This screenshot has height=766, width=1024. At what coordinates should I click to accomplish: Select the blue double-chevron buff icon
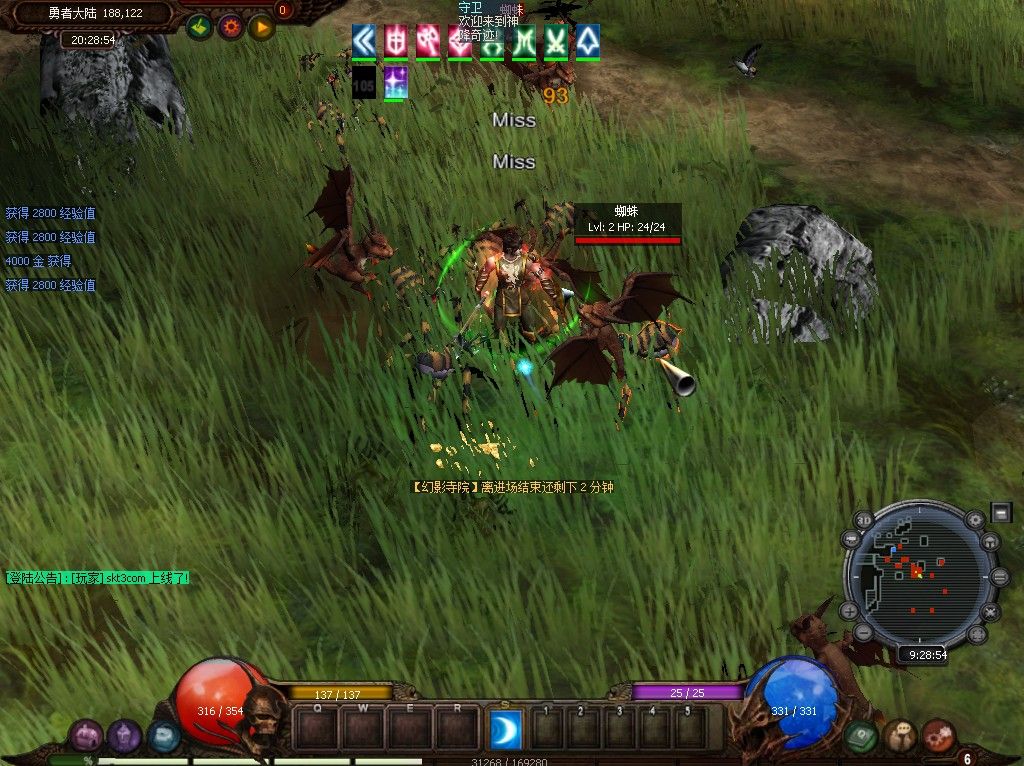click(364, 40)
